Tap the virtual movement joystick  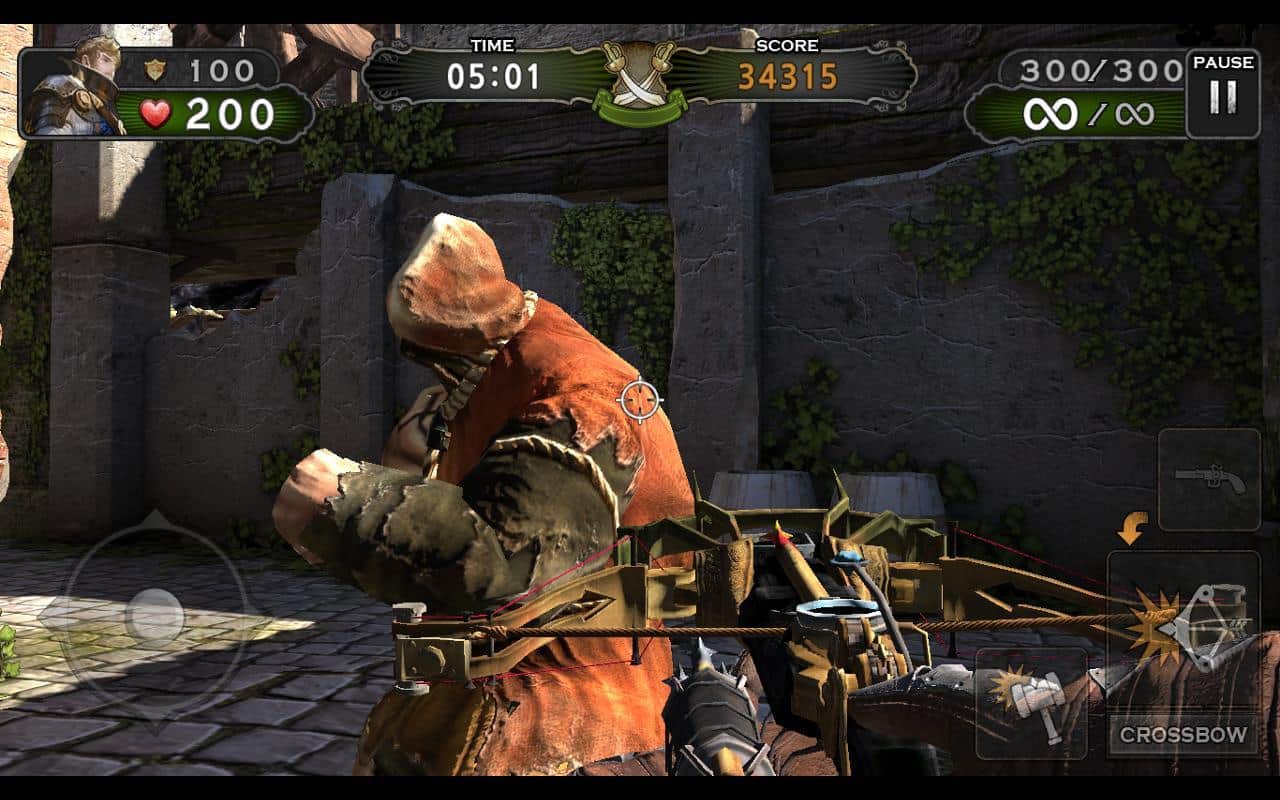[155, 614]
